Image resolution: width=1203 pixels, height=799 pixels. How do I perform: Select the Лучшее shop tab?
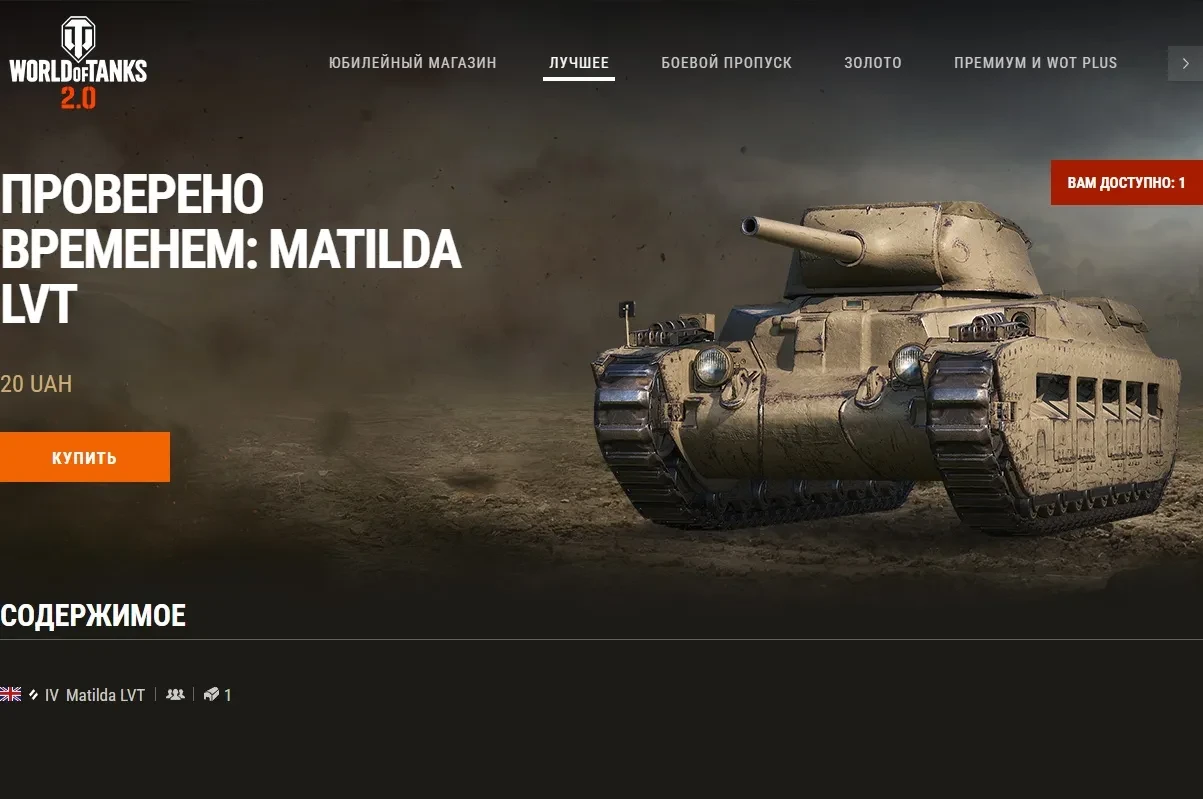(x=579, y=63)
